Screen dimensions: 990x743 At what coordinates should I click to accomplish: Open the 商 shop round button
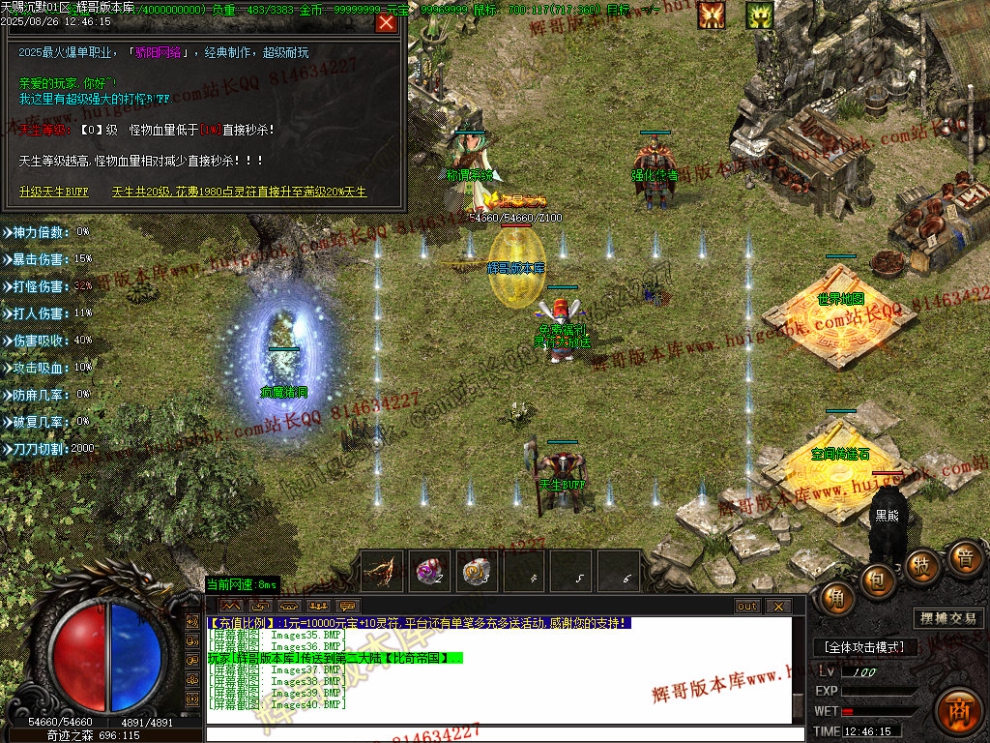click(x=960, y=712)
